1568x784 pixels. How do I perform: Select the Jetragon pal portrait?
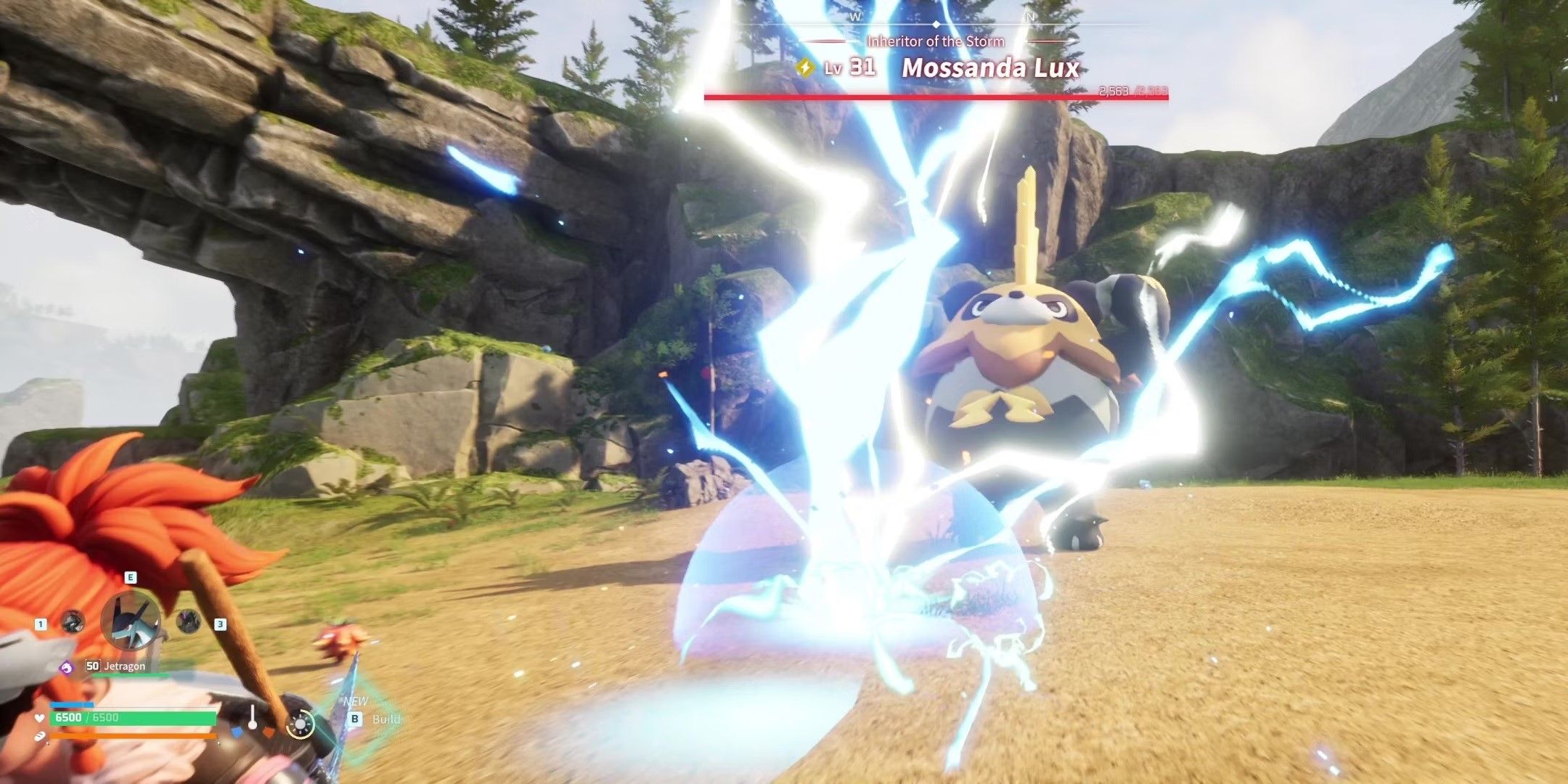(131, 621)
